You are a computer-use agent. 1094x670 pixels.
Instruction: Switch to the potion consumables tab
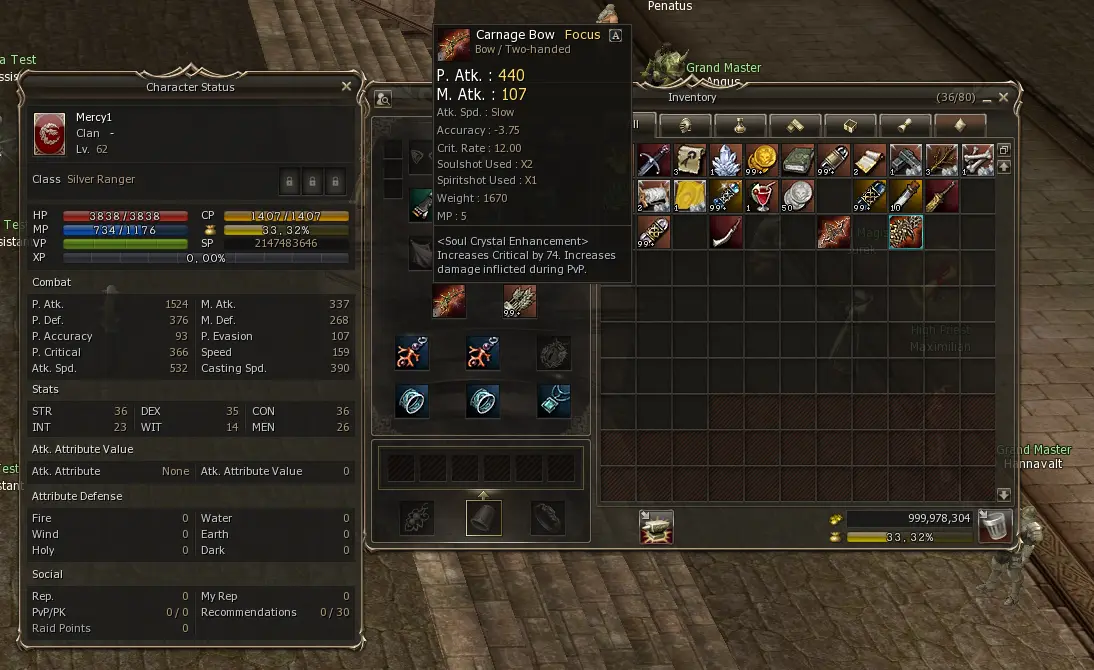[740, 125]
